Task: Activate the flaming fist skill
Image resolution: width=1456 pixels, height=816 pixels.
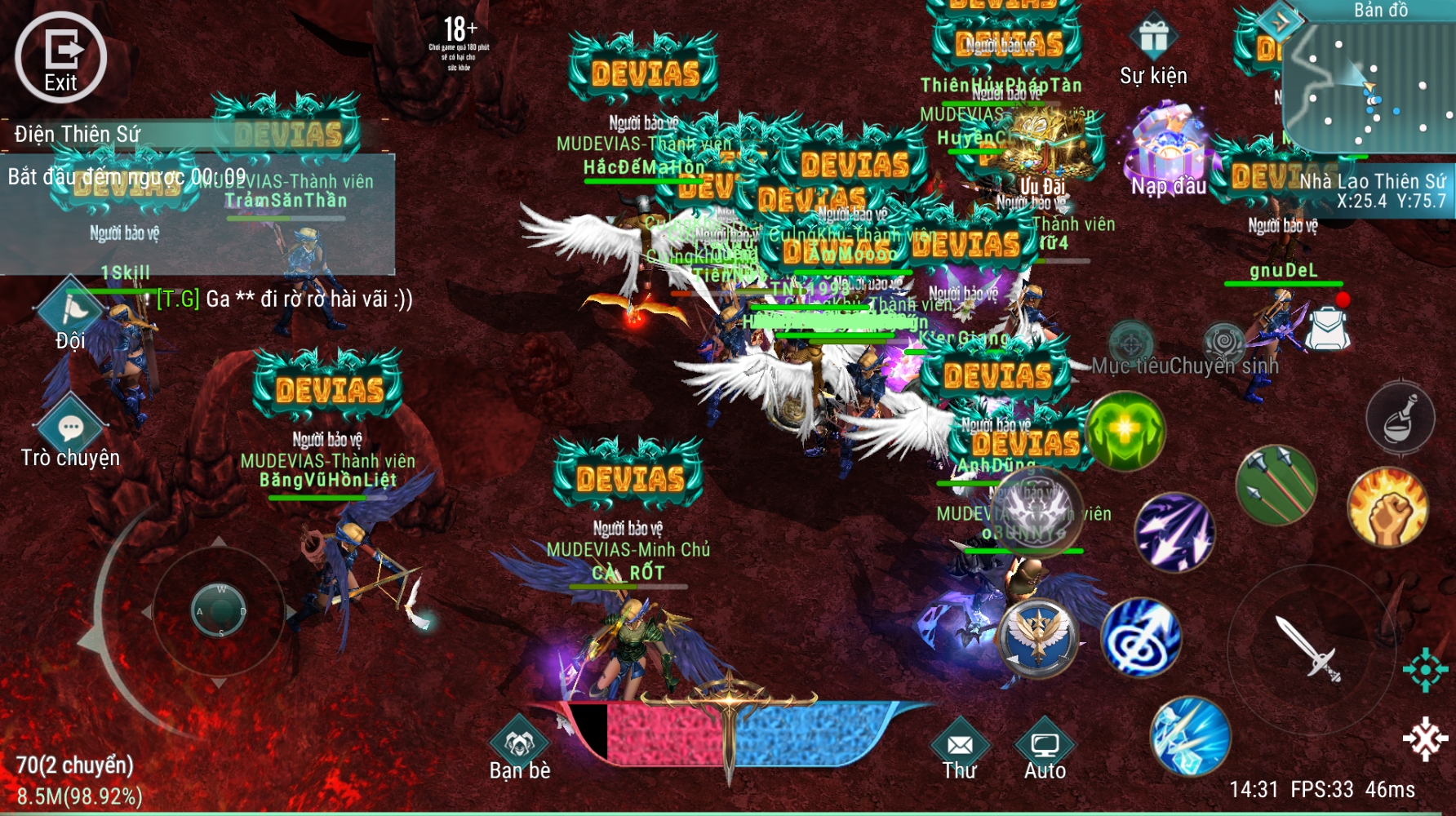Action: pos(1387,508)
